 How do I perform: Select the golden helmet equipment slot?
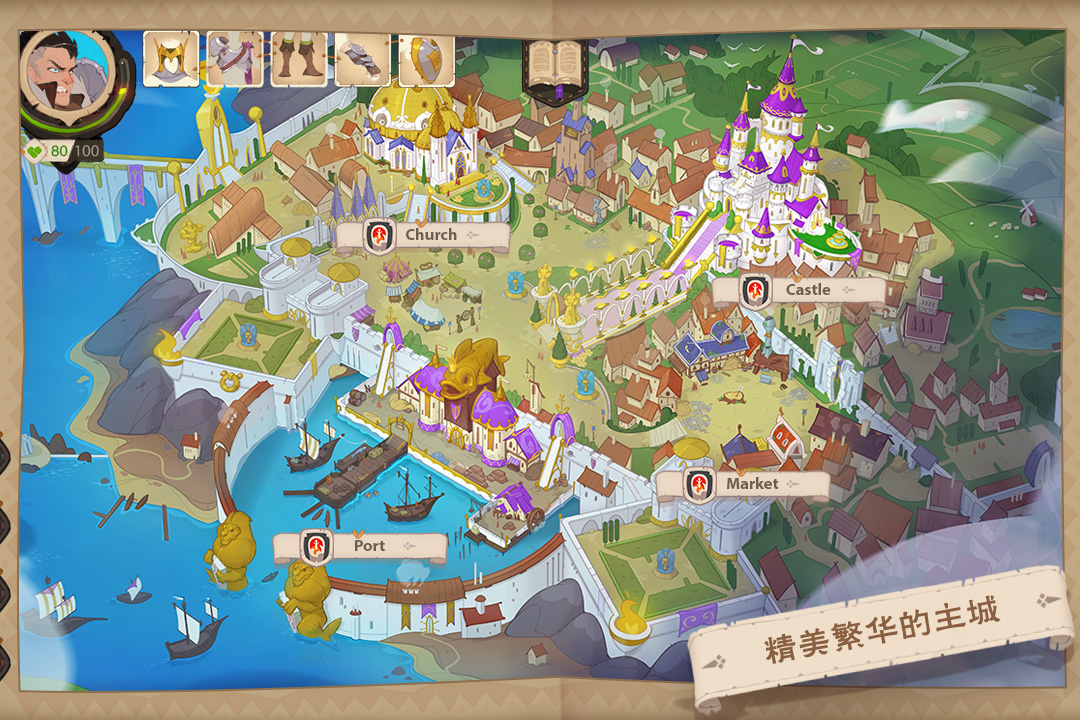[x=171, y=59]
